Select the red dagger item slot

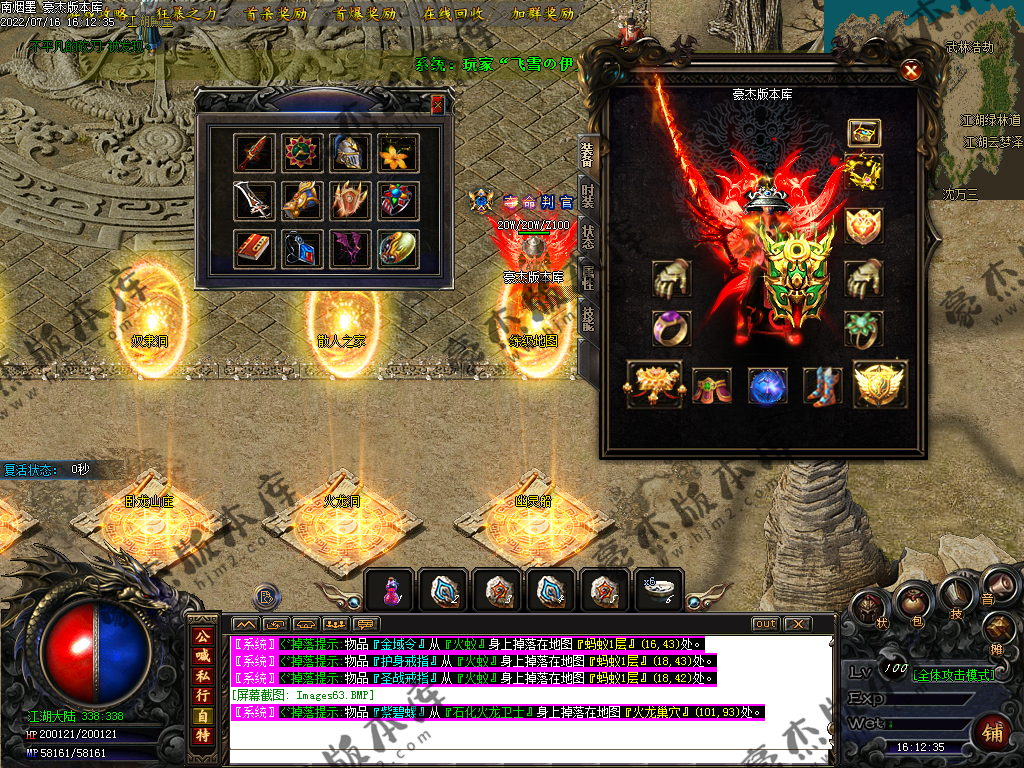(x=254, y=153)
